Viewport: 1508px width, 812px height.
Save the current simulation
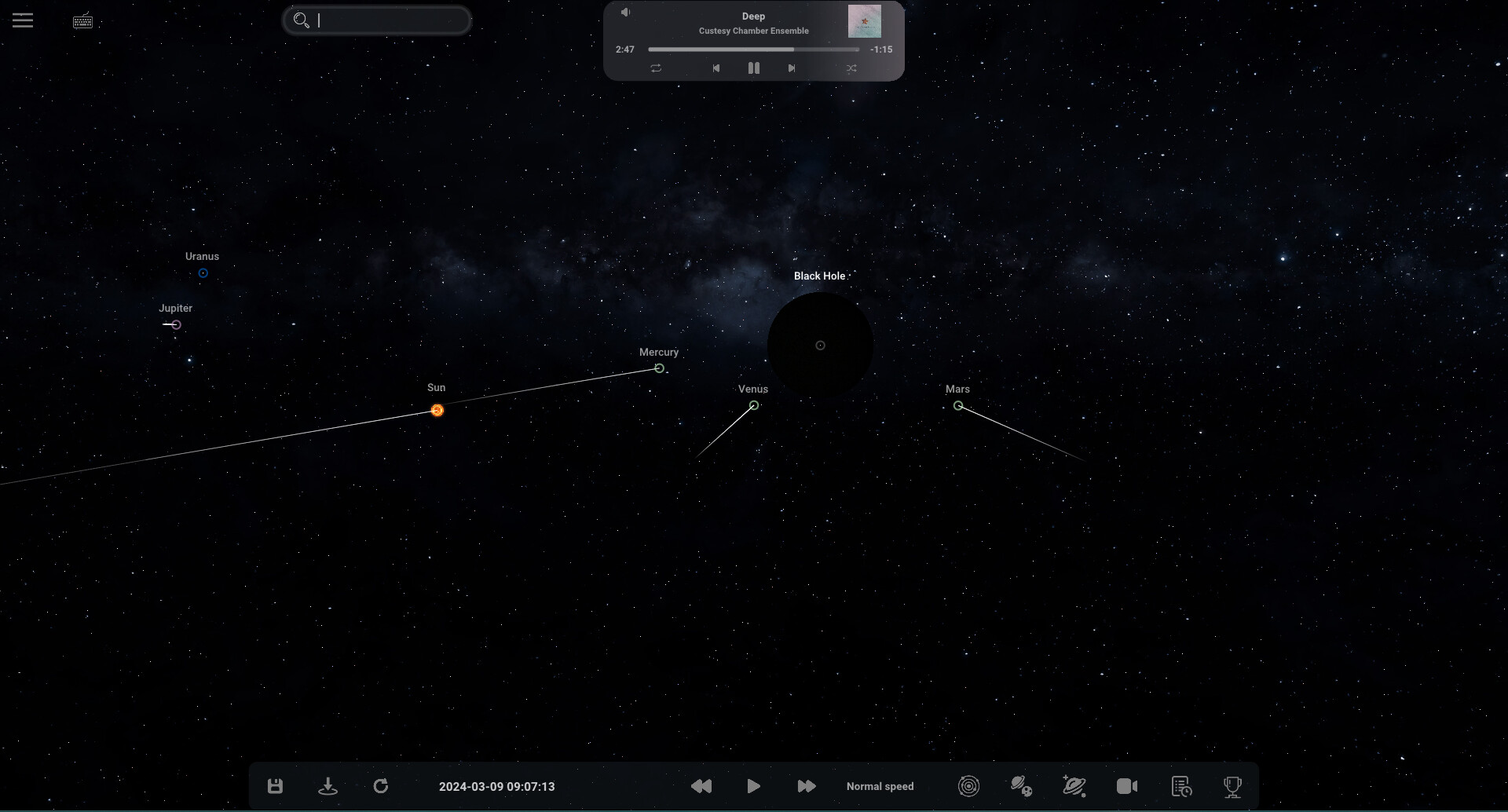tap(275, 785)
